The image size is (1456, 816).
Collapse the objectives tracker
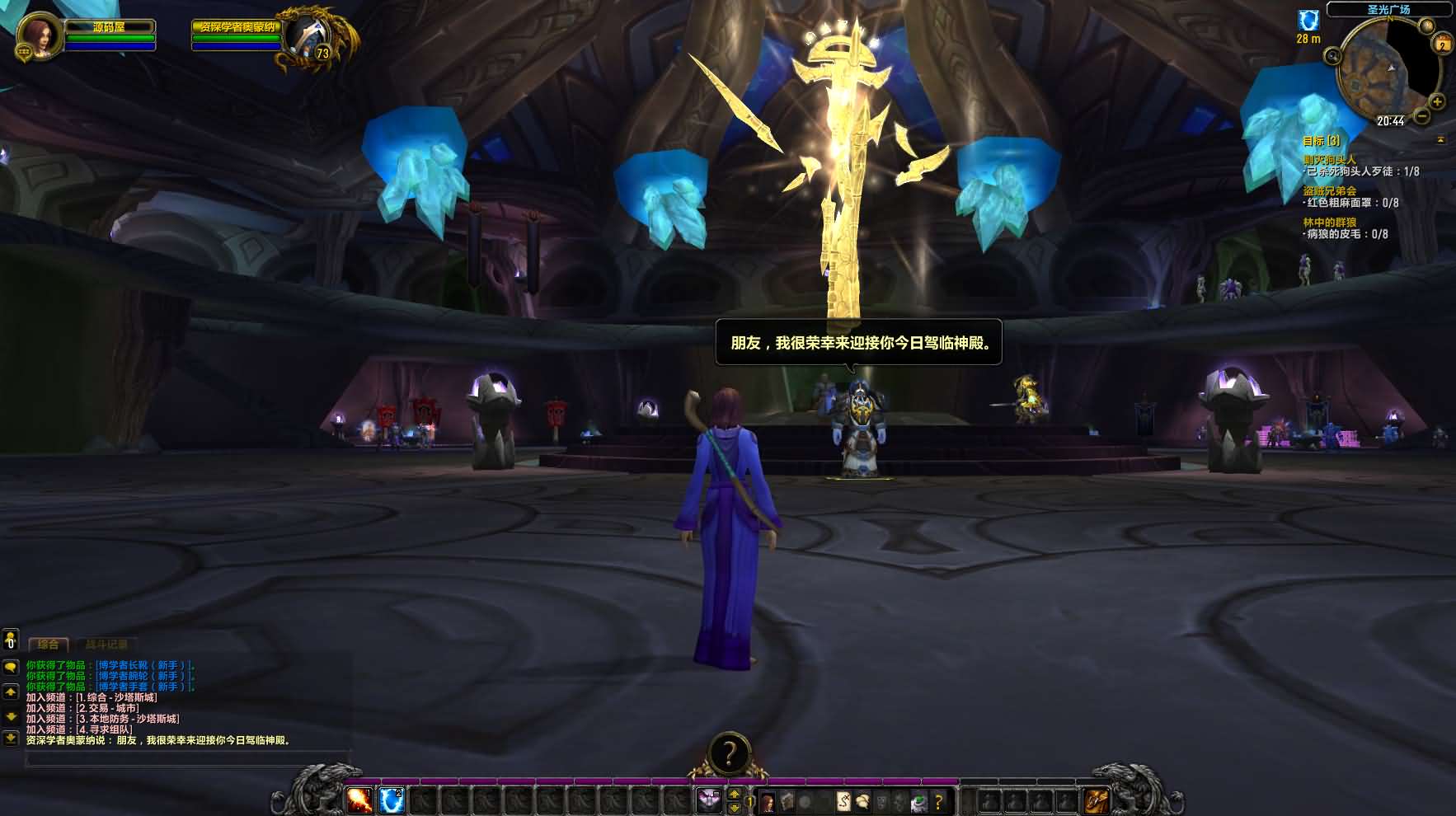pos(1440,140)
